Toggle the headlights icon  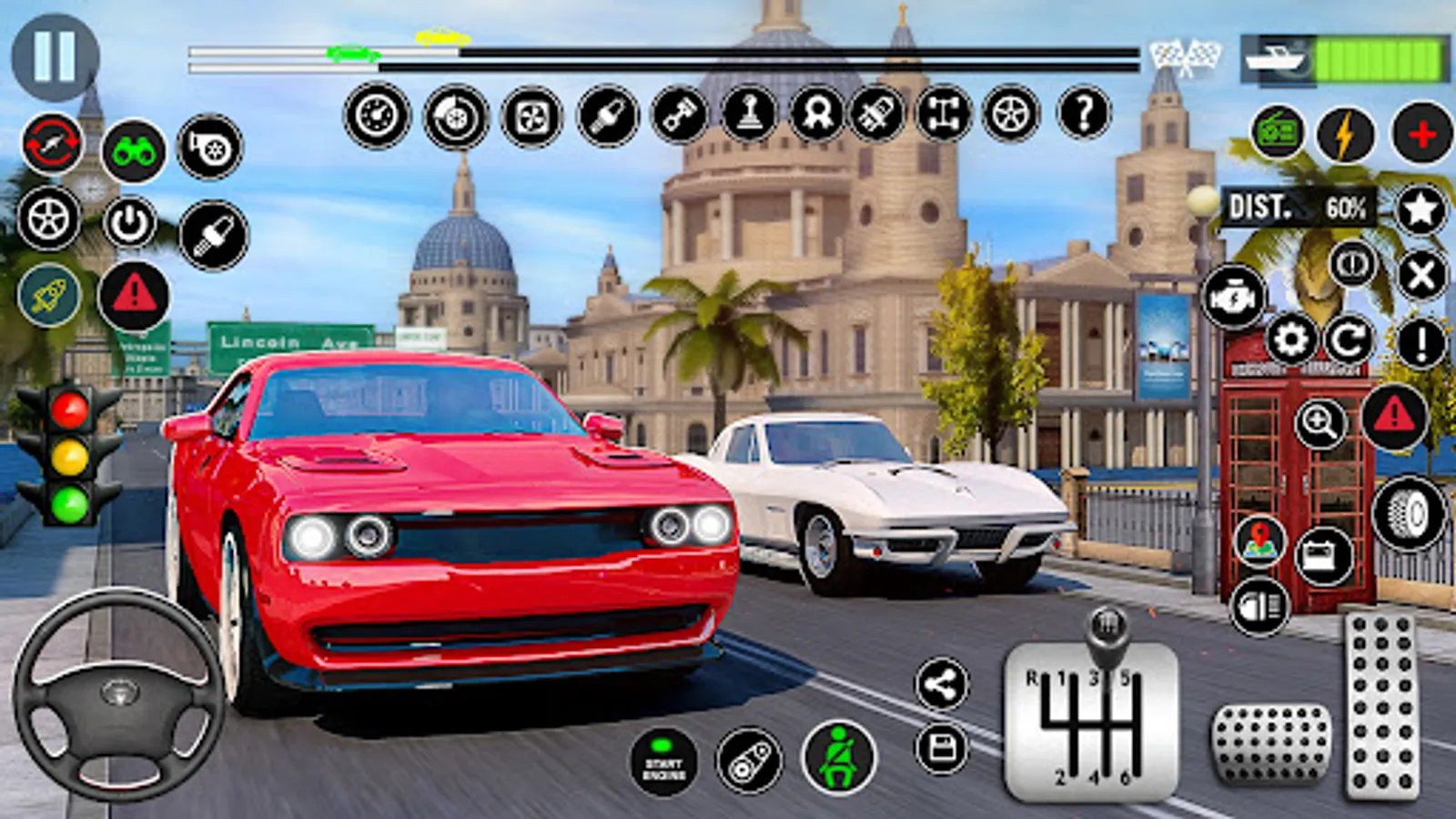(1259, 607)
